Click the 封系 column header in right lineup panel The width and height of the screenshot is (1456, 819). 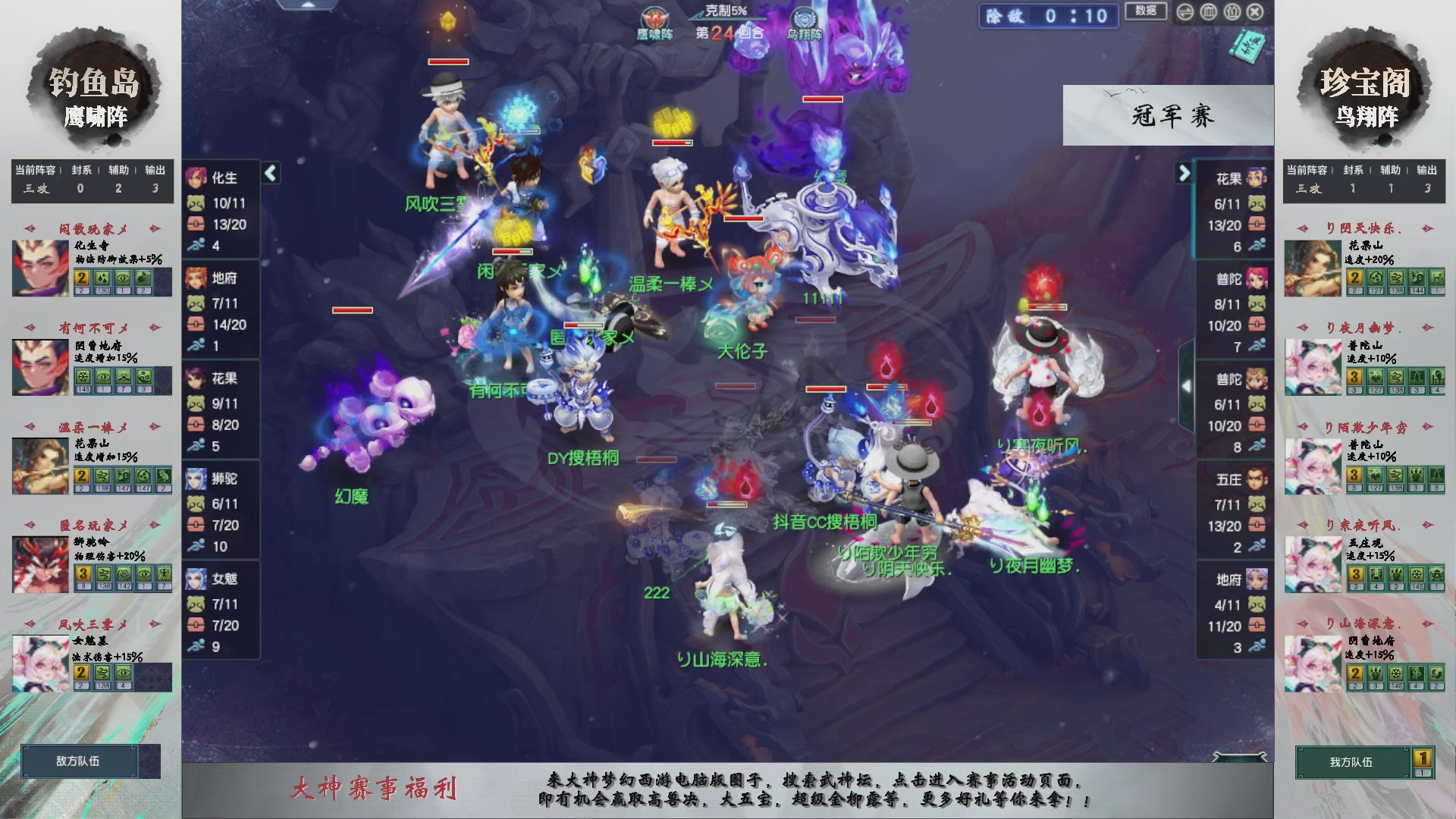click(x=1354, y=170)
